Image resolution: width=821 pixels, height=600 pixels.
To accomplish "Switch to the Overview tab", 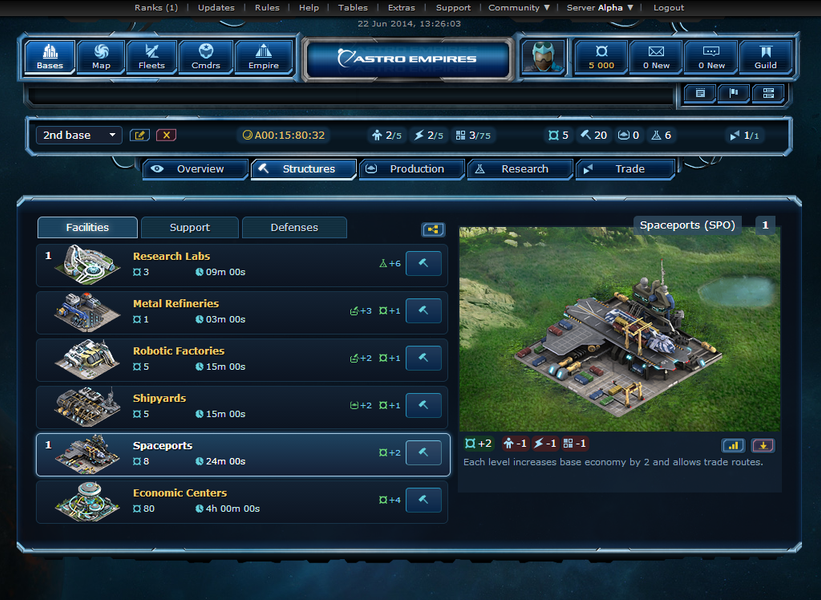I will [196, 169].
